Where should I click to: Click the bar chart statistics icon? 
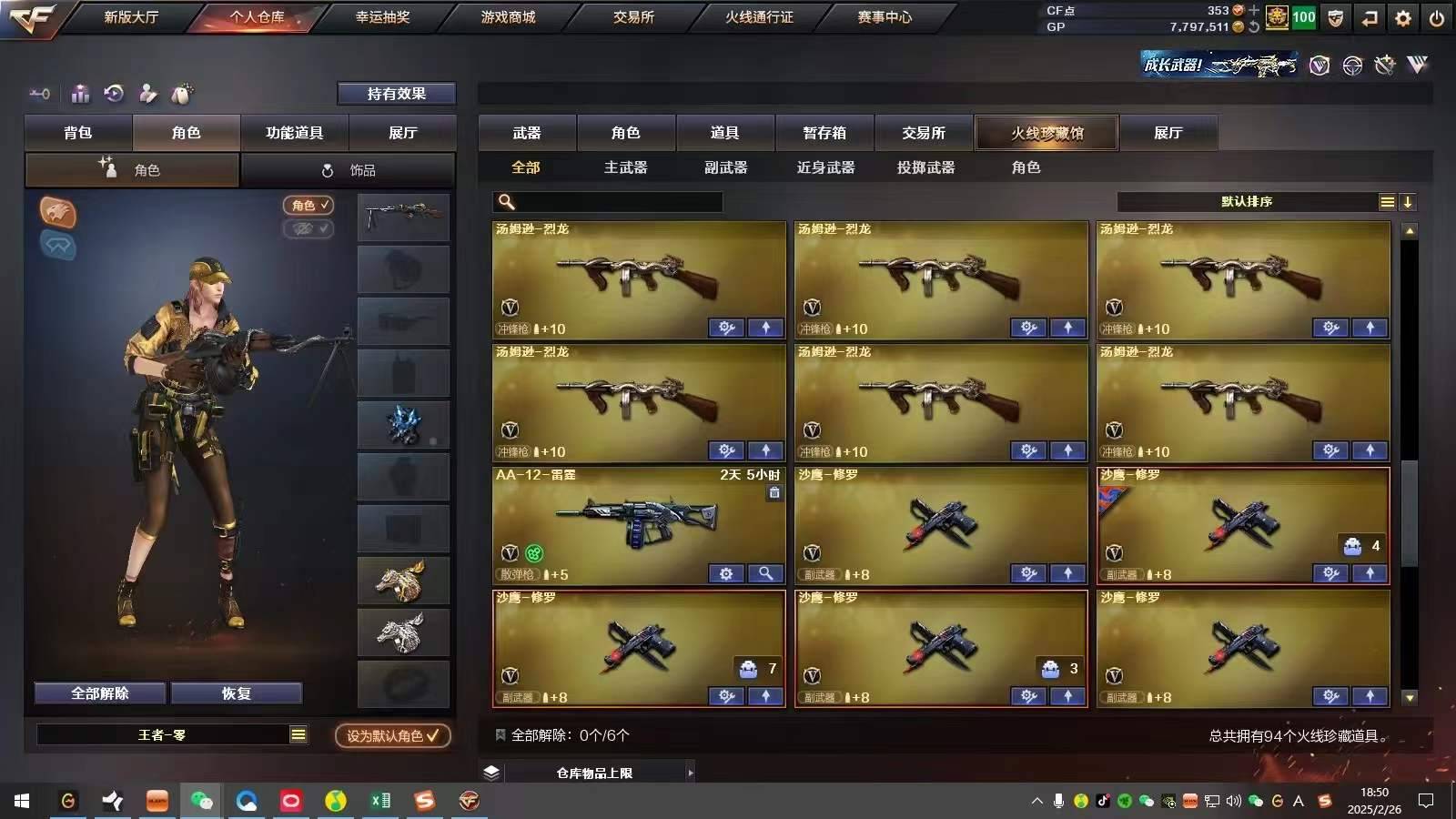click(80, 93)
